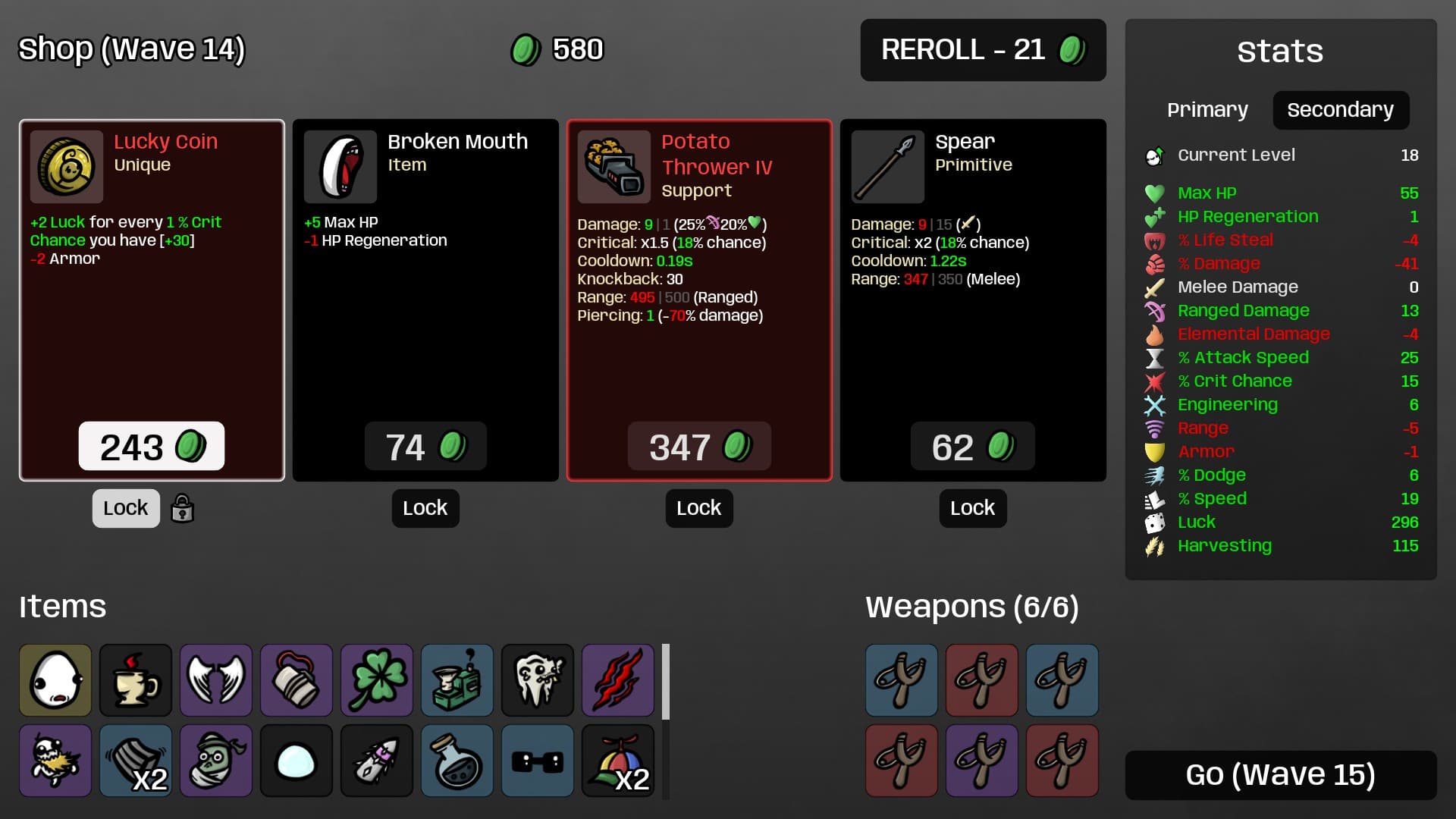Purchase the Spear for 62
Viewport: 1456px width, 819px height.
point(972,447)
